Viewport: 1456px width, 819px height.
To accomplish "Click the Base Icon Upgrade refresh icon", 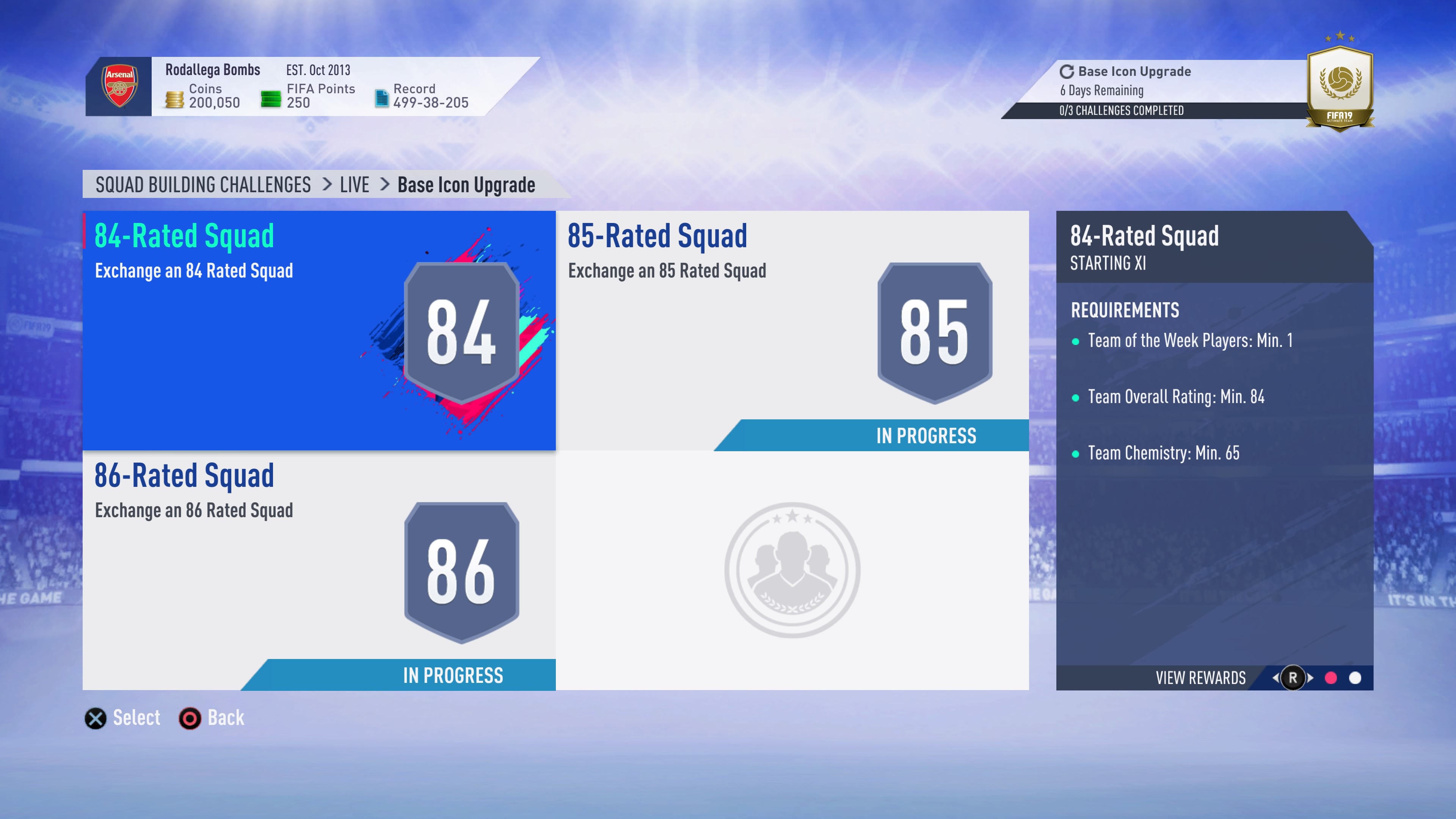I will click(x=1067, y=71).
